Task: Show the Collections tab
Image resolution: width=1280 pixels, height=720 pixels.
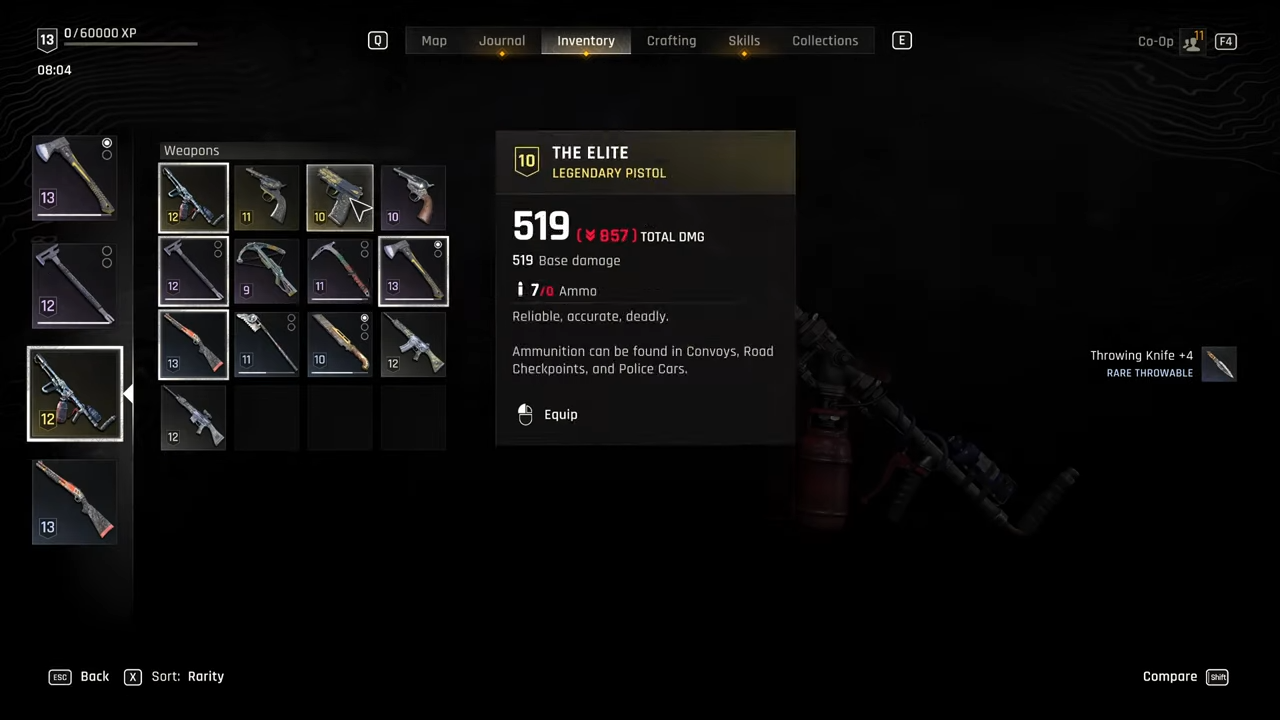Action: [x=825, y=41]
